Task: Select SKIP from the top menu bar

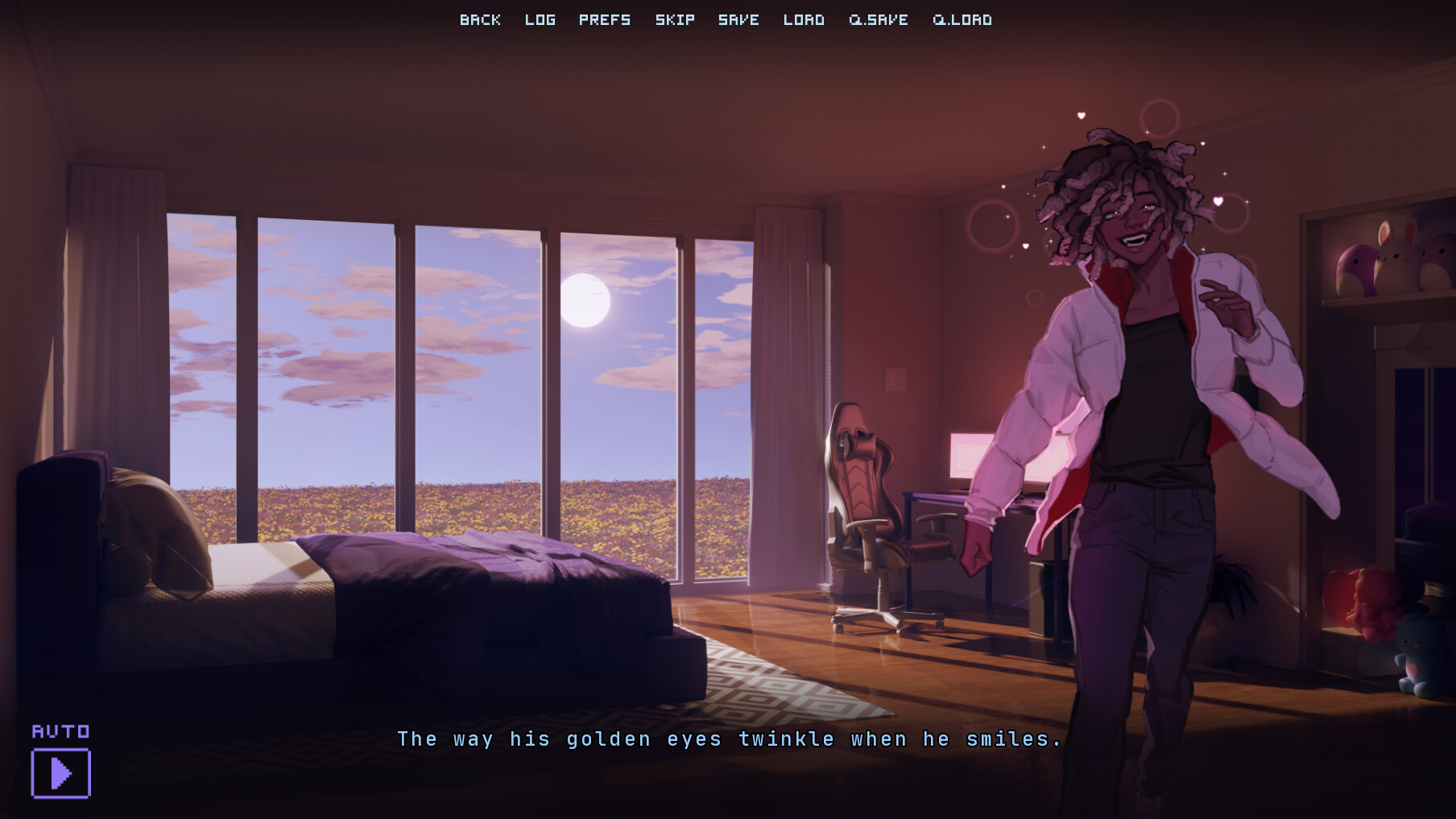Action: [x=675, y=19]
